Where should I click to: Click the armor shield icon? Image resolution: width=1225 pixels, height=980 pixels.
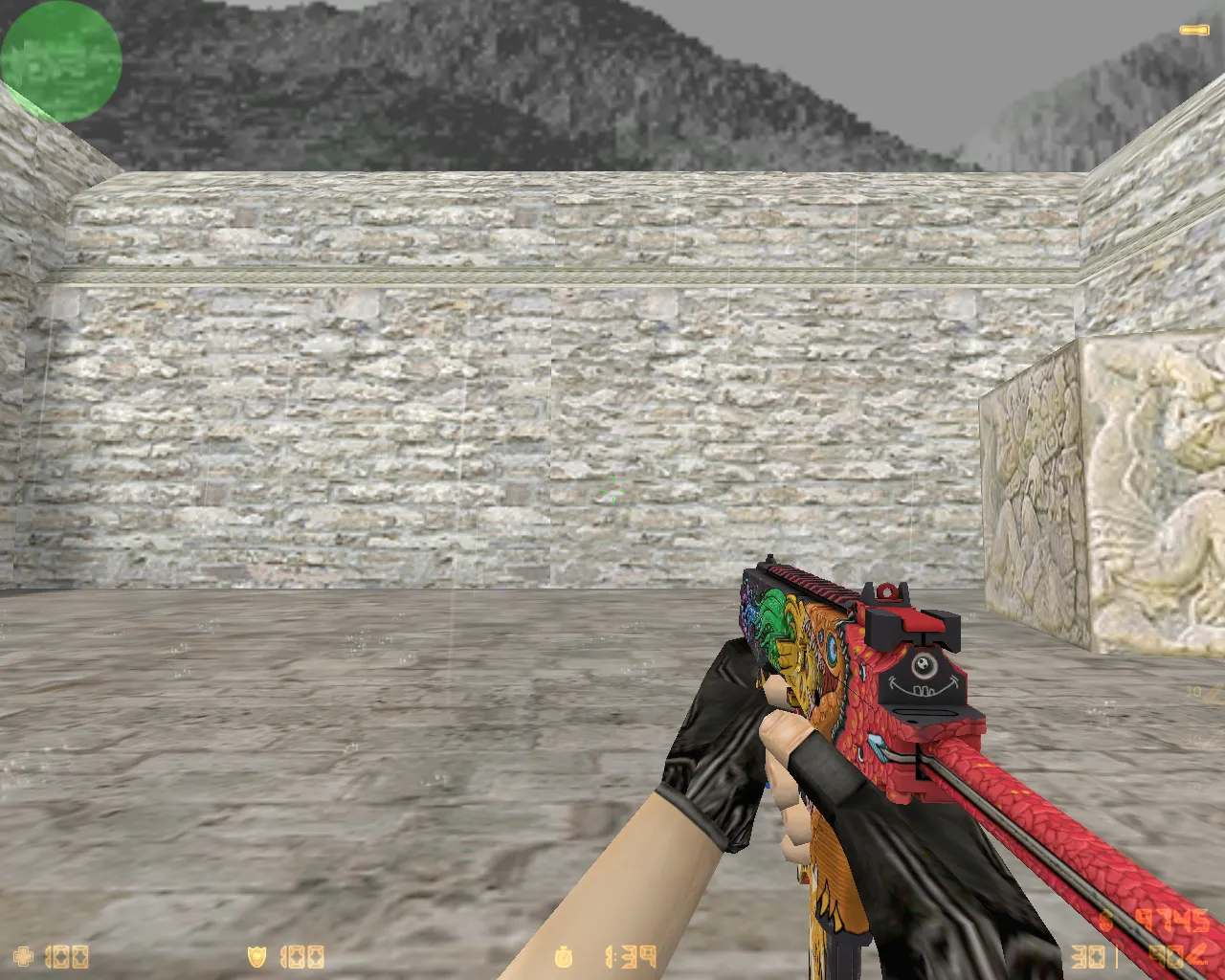point(256,955)
